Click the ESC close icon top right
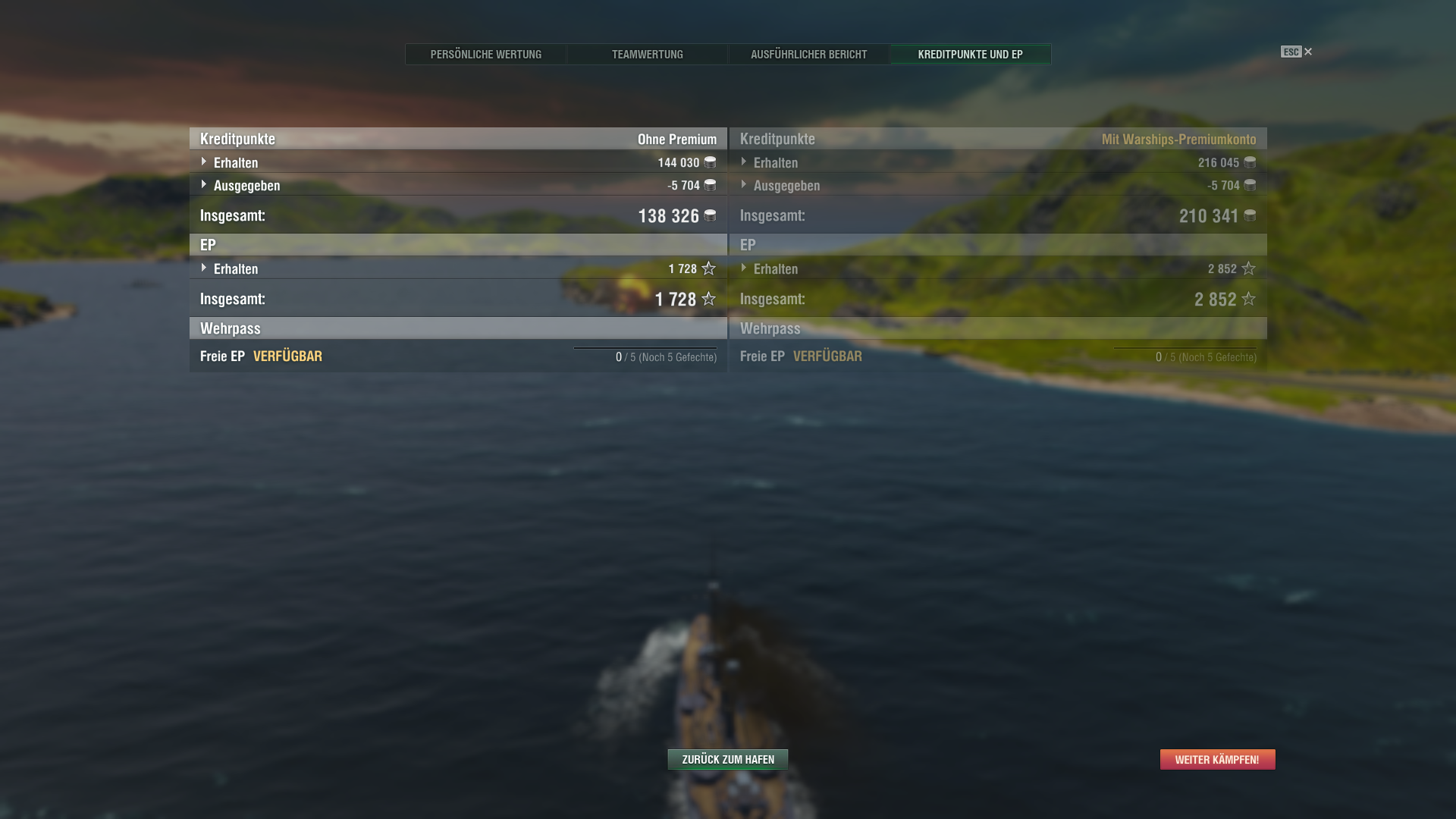 [x=1307, y=52]
